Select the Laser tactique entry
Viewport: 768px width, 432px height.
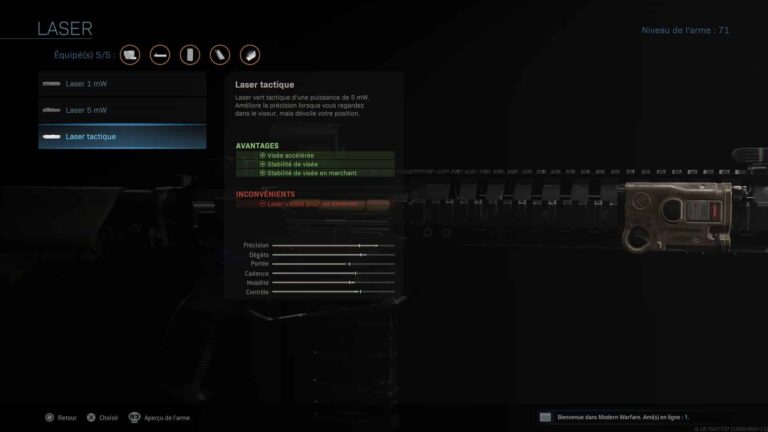[122, 136]
